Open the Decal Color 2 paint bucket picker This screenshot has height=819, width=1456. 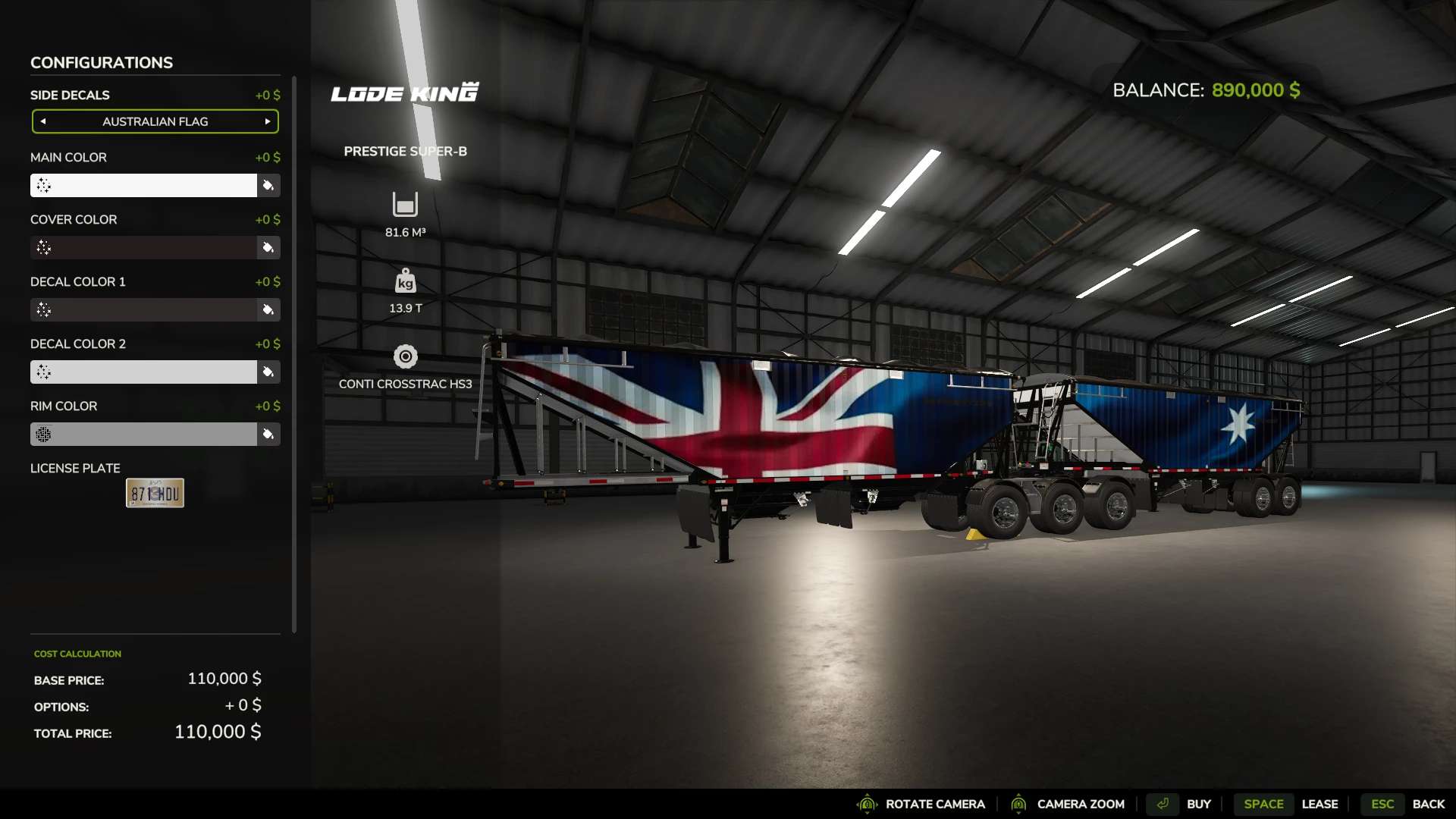click(269, 372)
